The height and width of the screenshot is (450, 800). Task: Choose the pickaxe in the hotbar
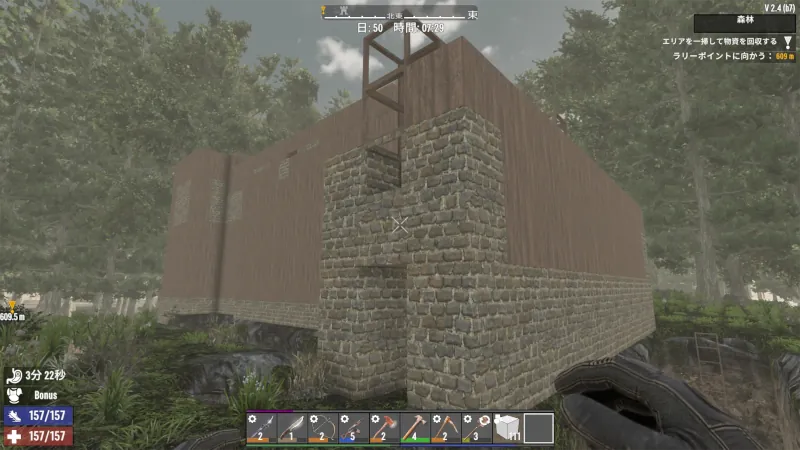point(446,427)
